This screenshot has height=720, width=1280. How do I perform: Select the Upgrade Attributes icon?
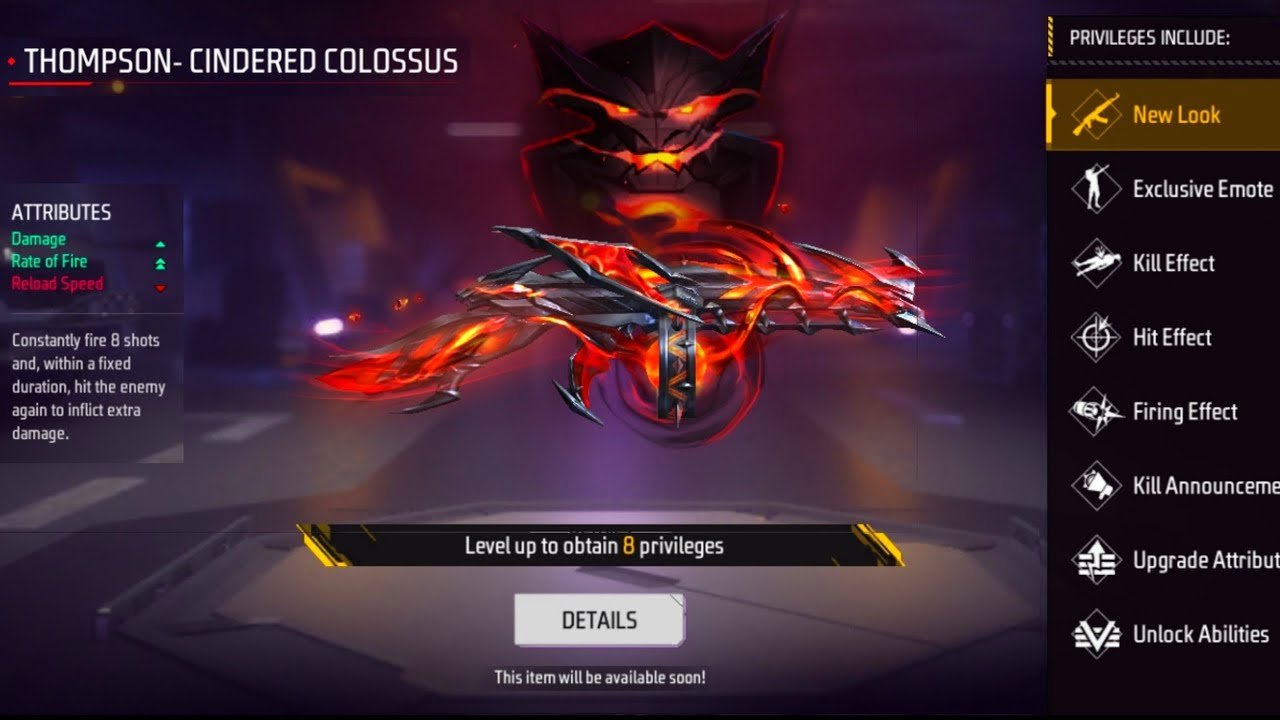pyautogui.click(x=1096, y=560)
